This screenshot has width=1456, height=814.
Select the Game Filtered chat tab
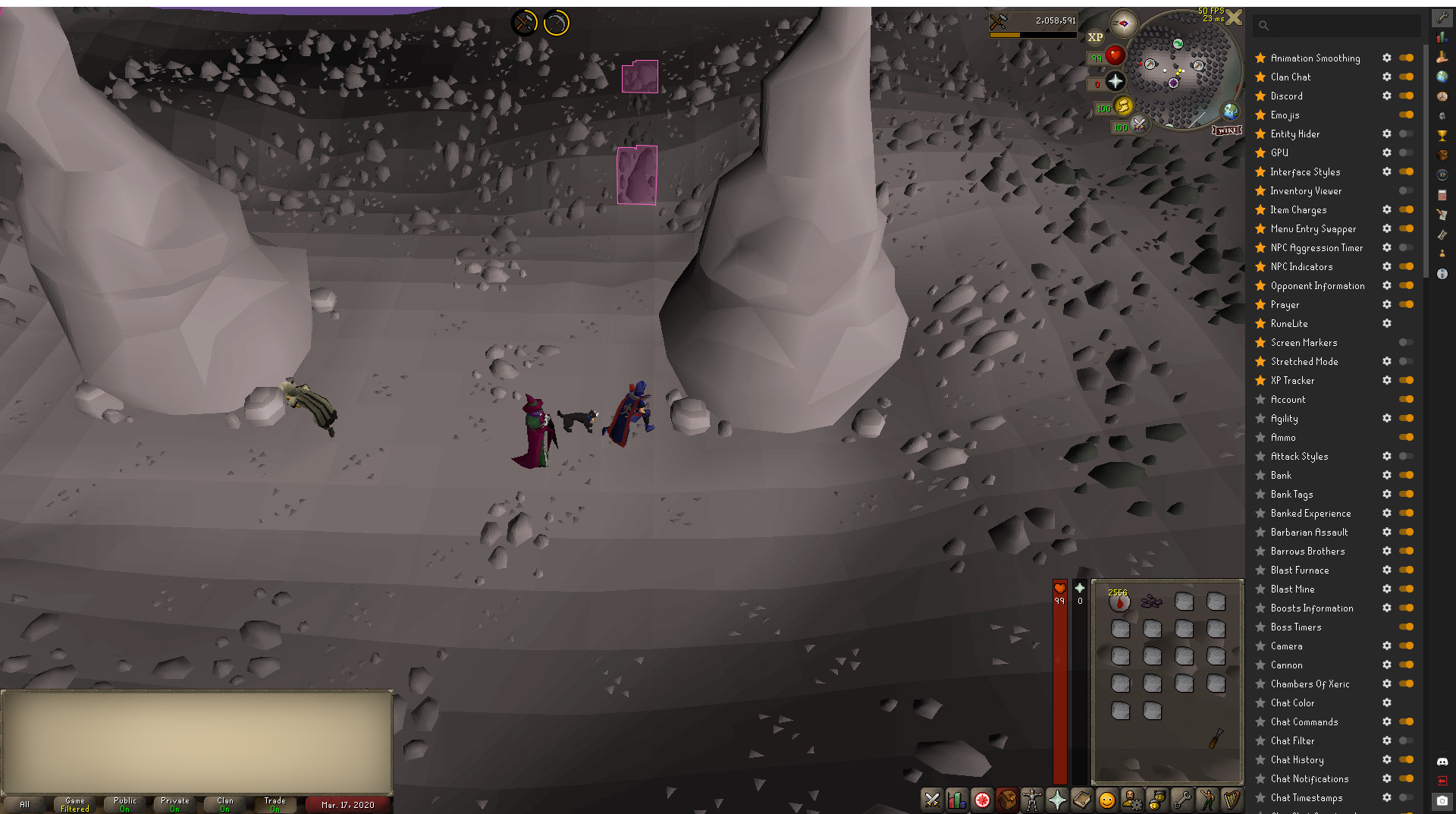coord(74,804)
